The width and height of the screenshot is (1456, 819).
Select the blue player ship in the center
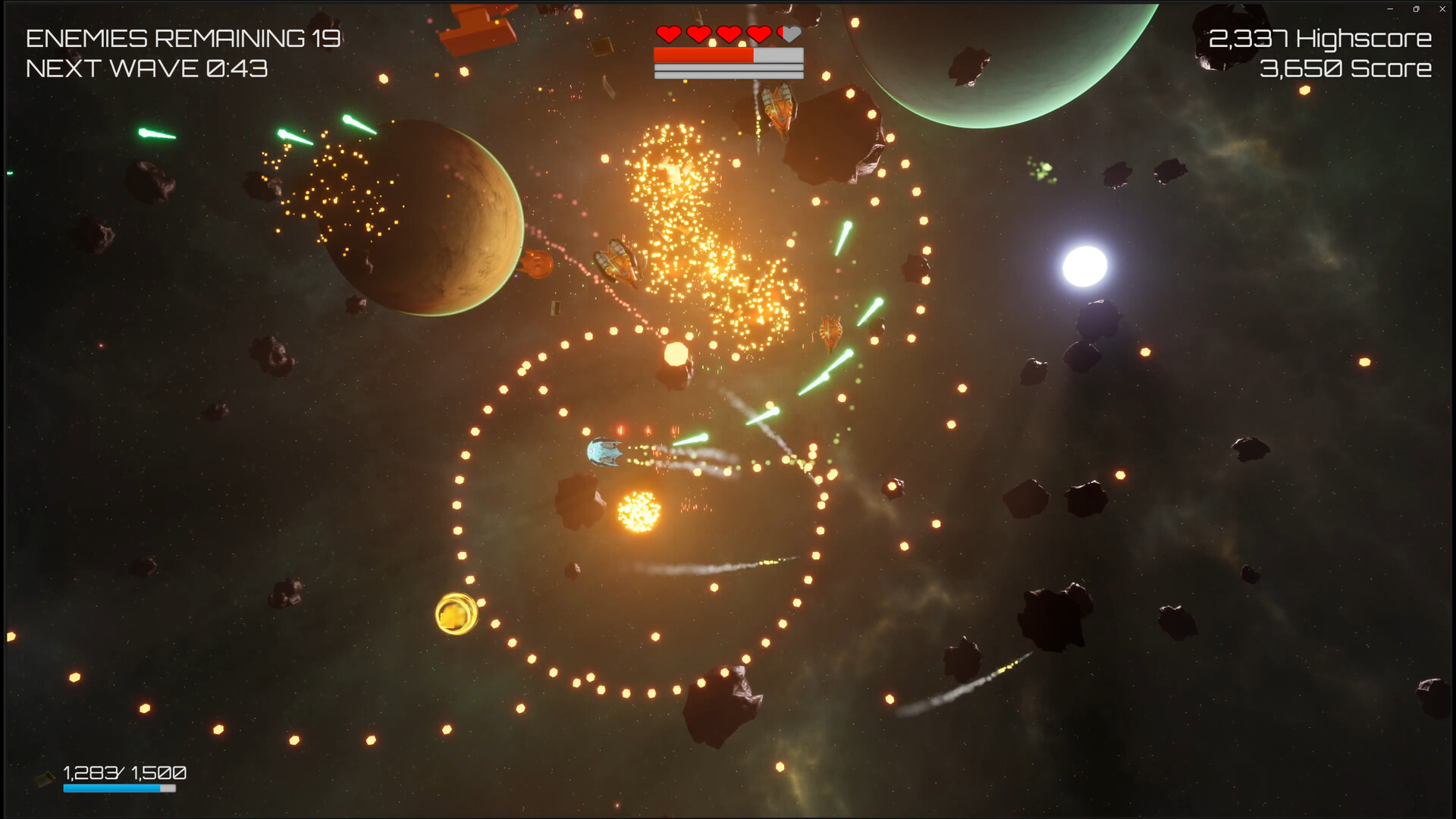(x=604, y=453)
